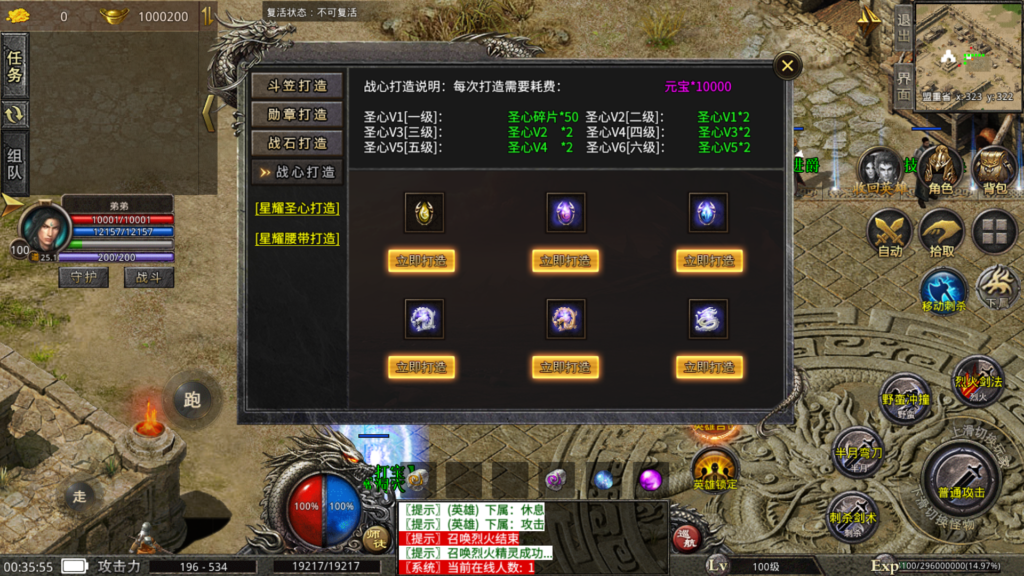Screen dimensions: 1024x576
Task: Activate the 拾取 pickup button
Action: [x=941, y=234]
